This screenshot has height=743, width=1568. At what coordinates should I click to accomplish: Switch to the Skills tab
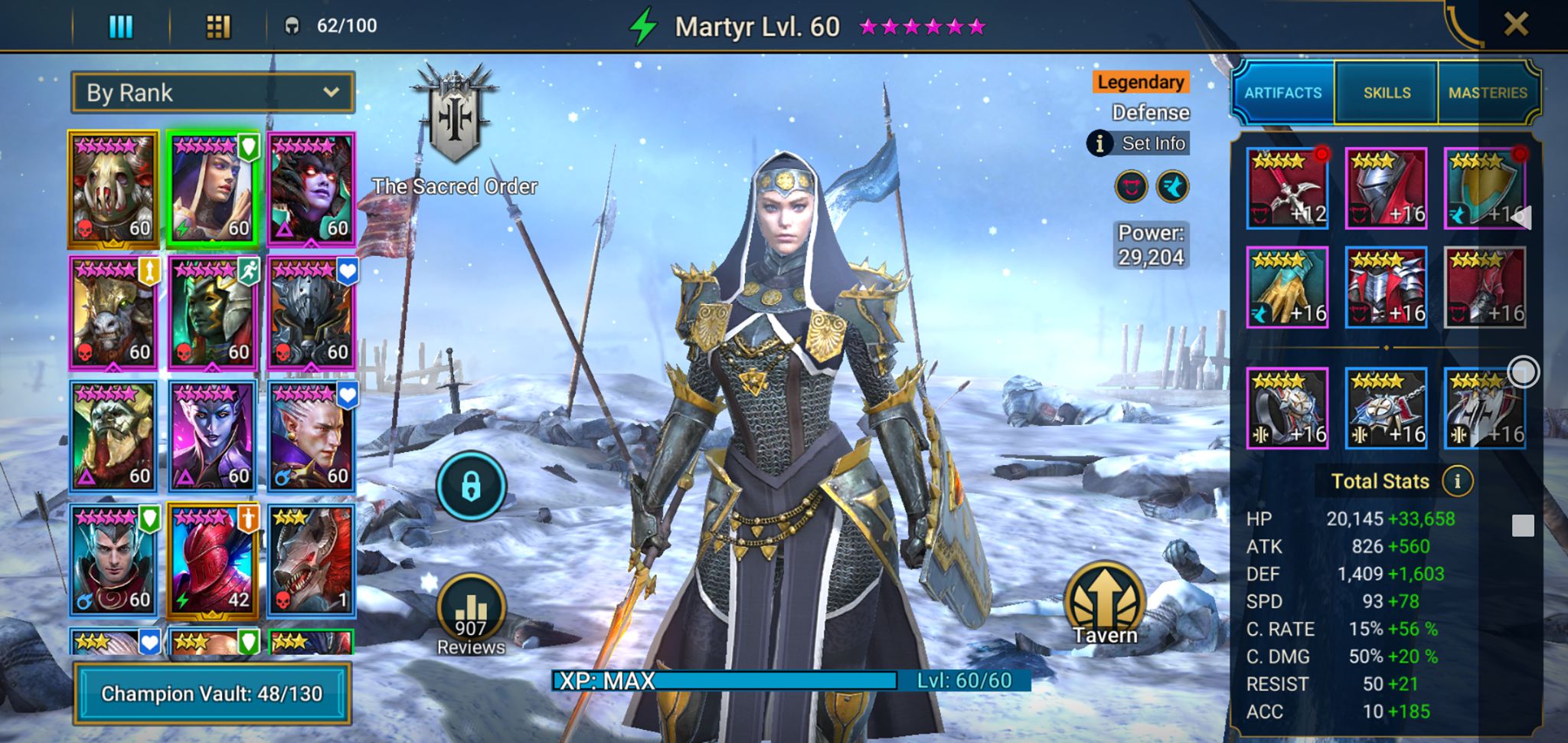pyautogui.click(x=1387, y=93)
